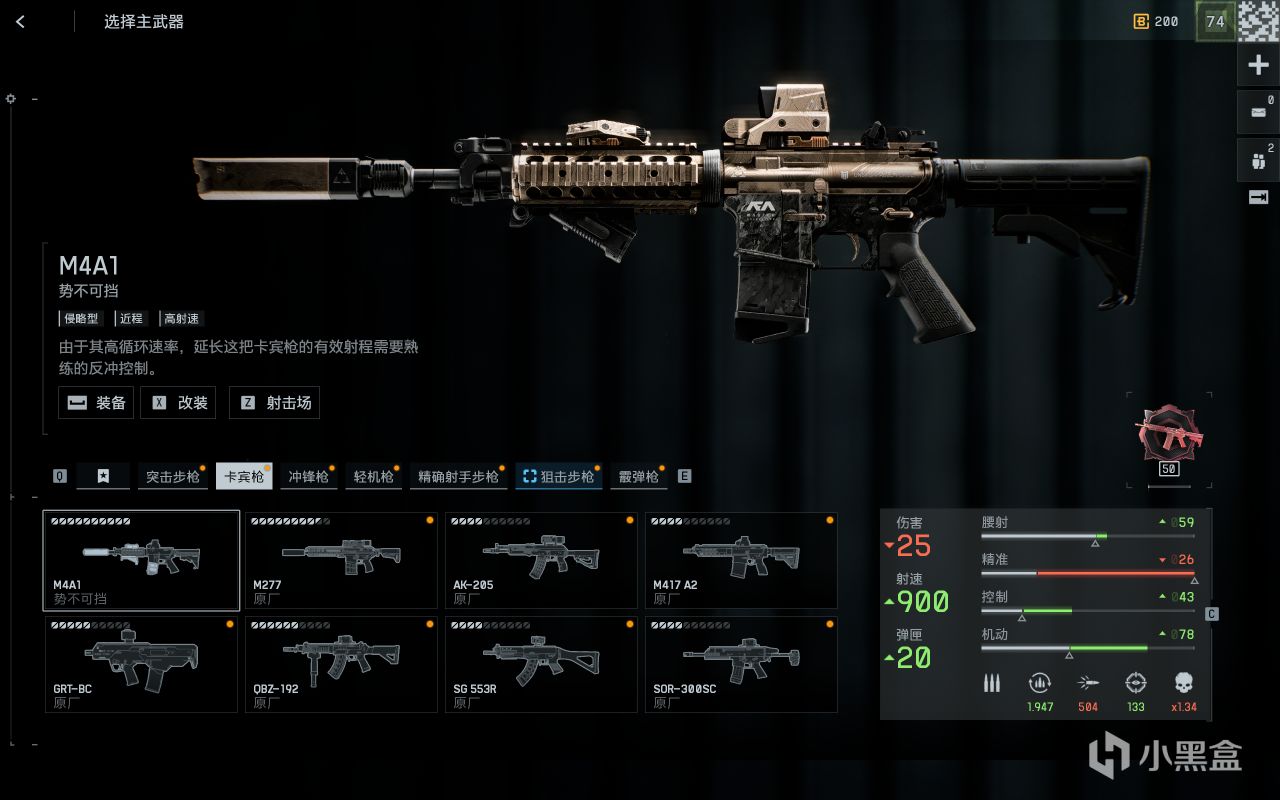Choose the 精确射手步枪 tab
1280x800 pixels.
[458, 477]
